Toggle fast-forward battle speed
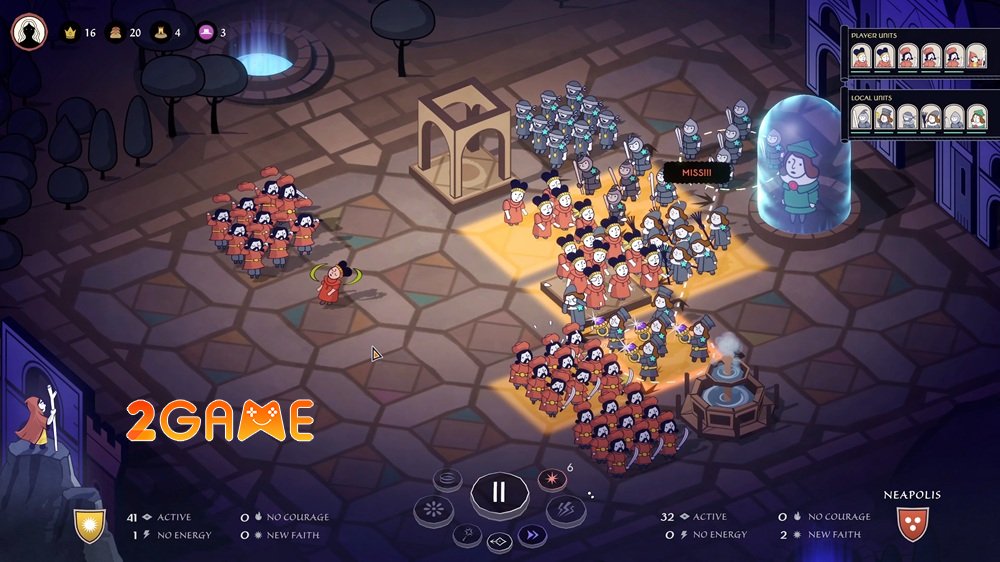 pyautogui.click(x=532, y=535)
